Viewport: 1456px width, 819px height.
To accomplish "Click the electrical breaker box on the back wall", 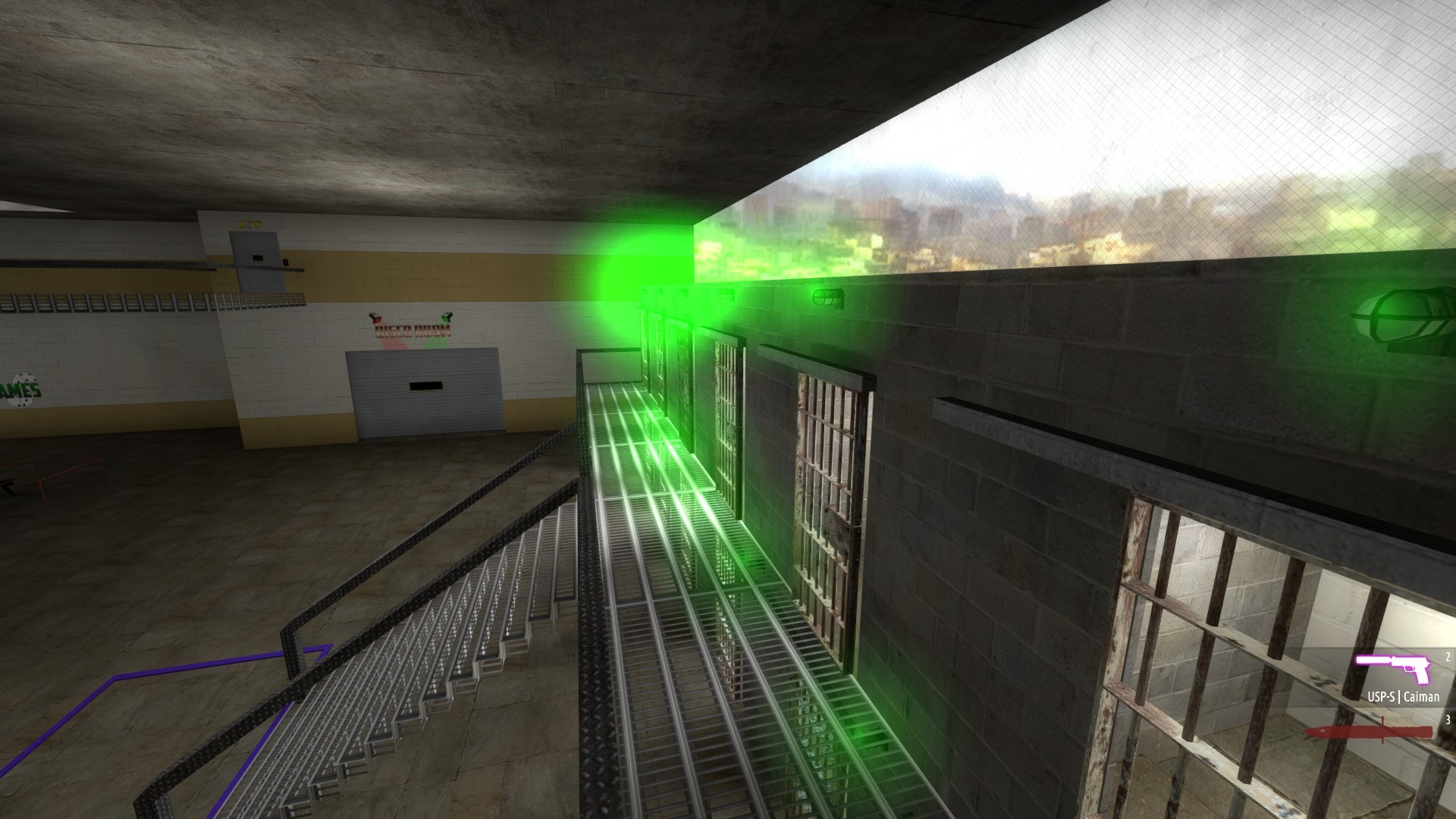I will (254, 250).
